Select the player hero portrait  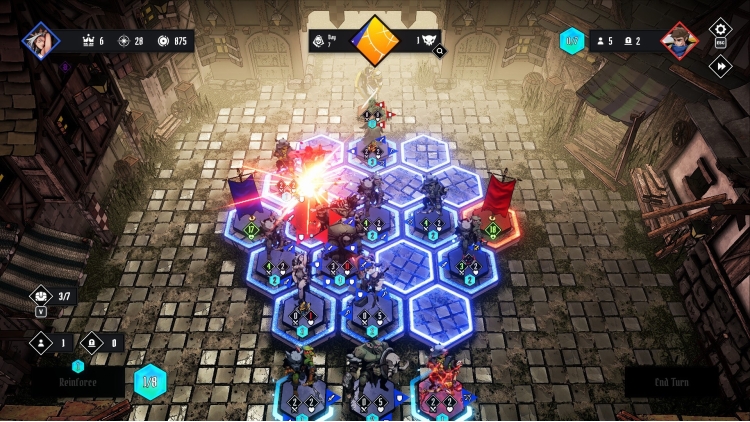point(41,41)
